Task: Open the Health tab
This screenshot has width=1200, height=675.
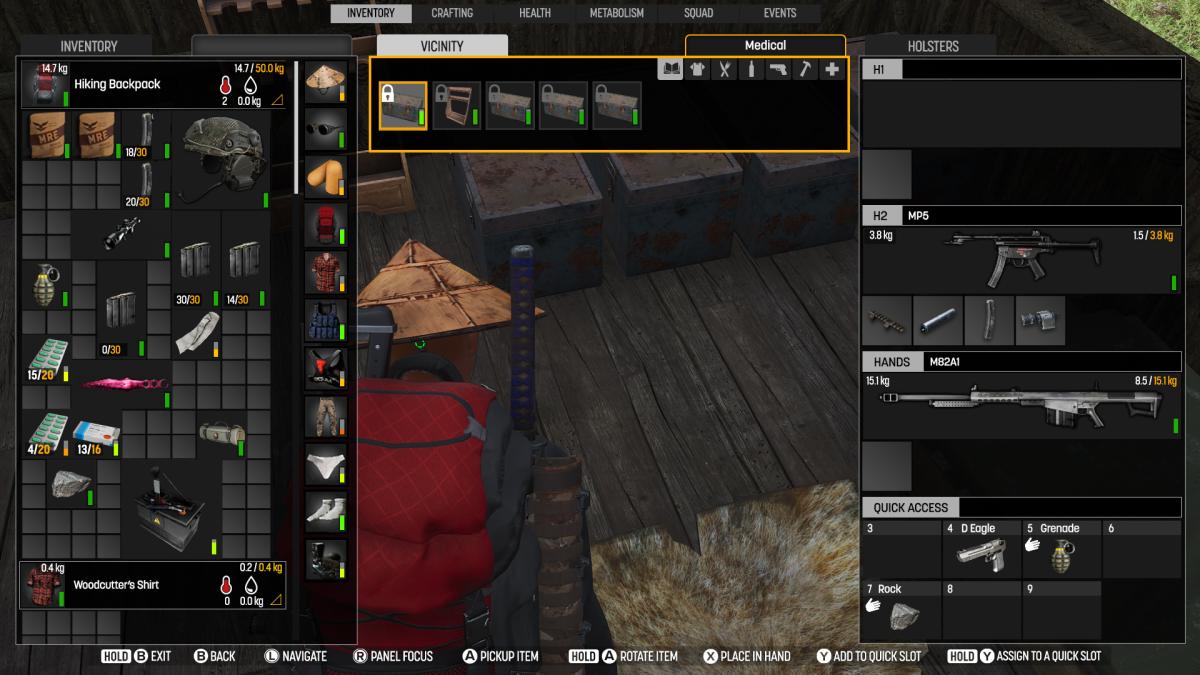Action: tap(535, 13)
